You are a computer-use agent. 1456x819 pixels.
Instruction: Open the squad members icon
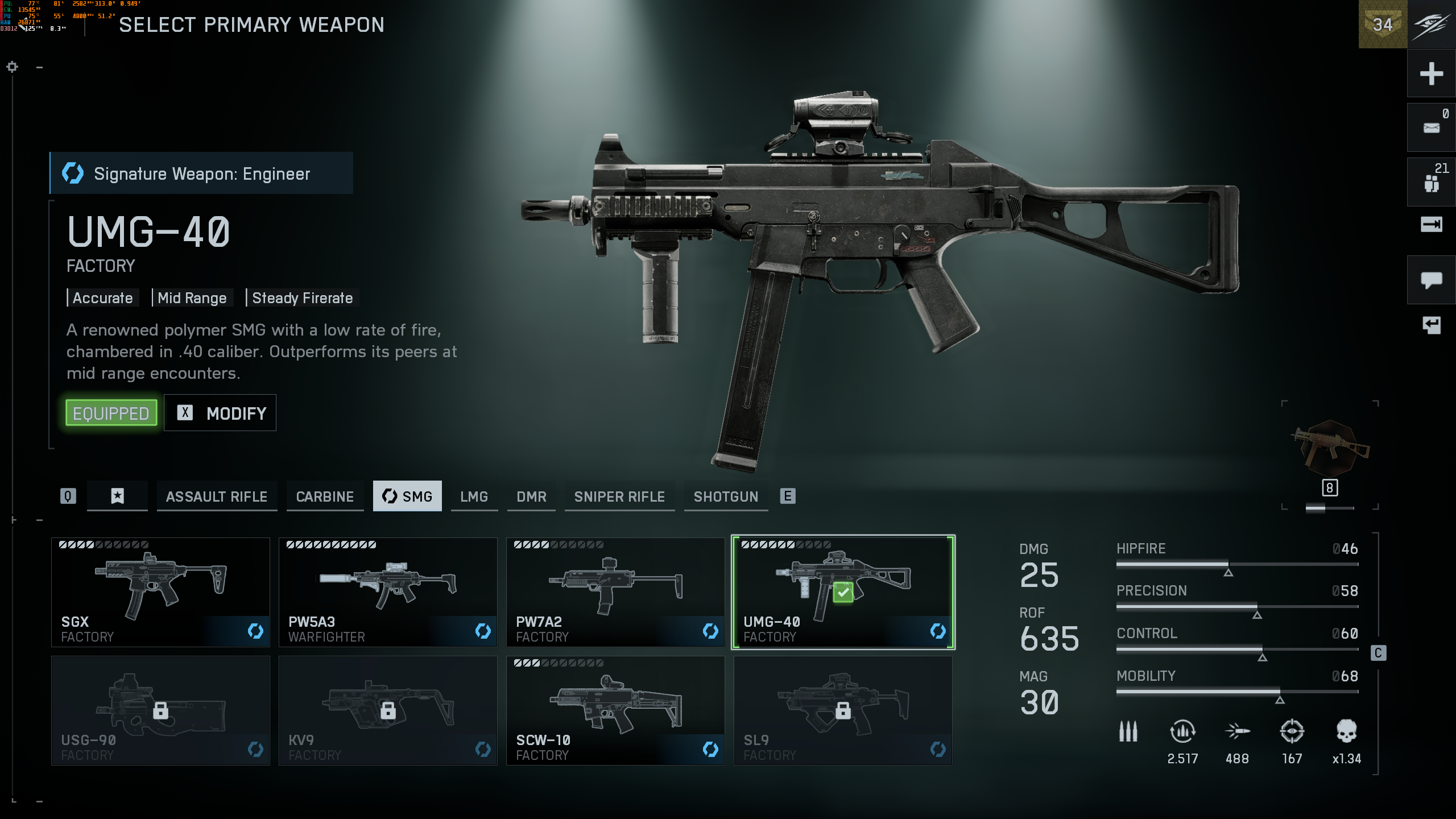pyautogui.click(x=1431, y=182)
